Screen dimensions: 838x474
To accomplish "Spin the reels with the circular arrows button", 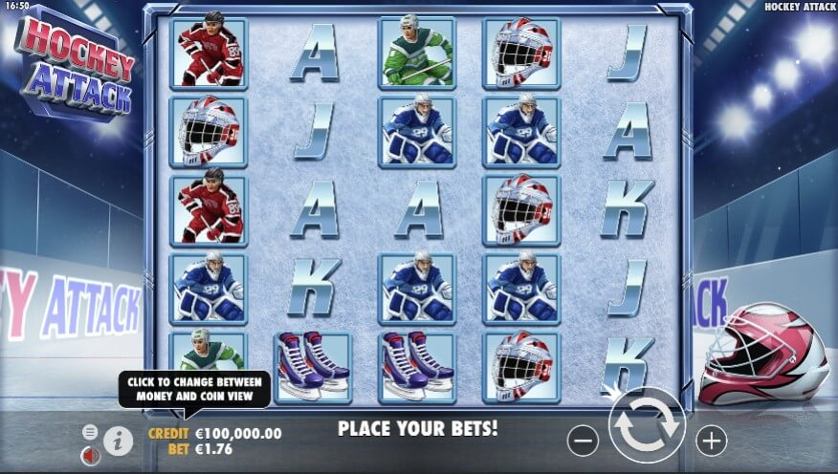I will pos(646,426).
